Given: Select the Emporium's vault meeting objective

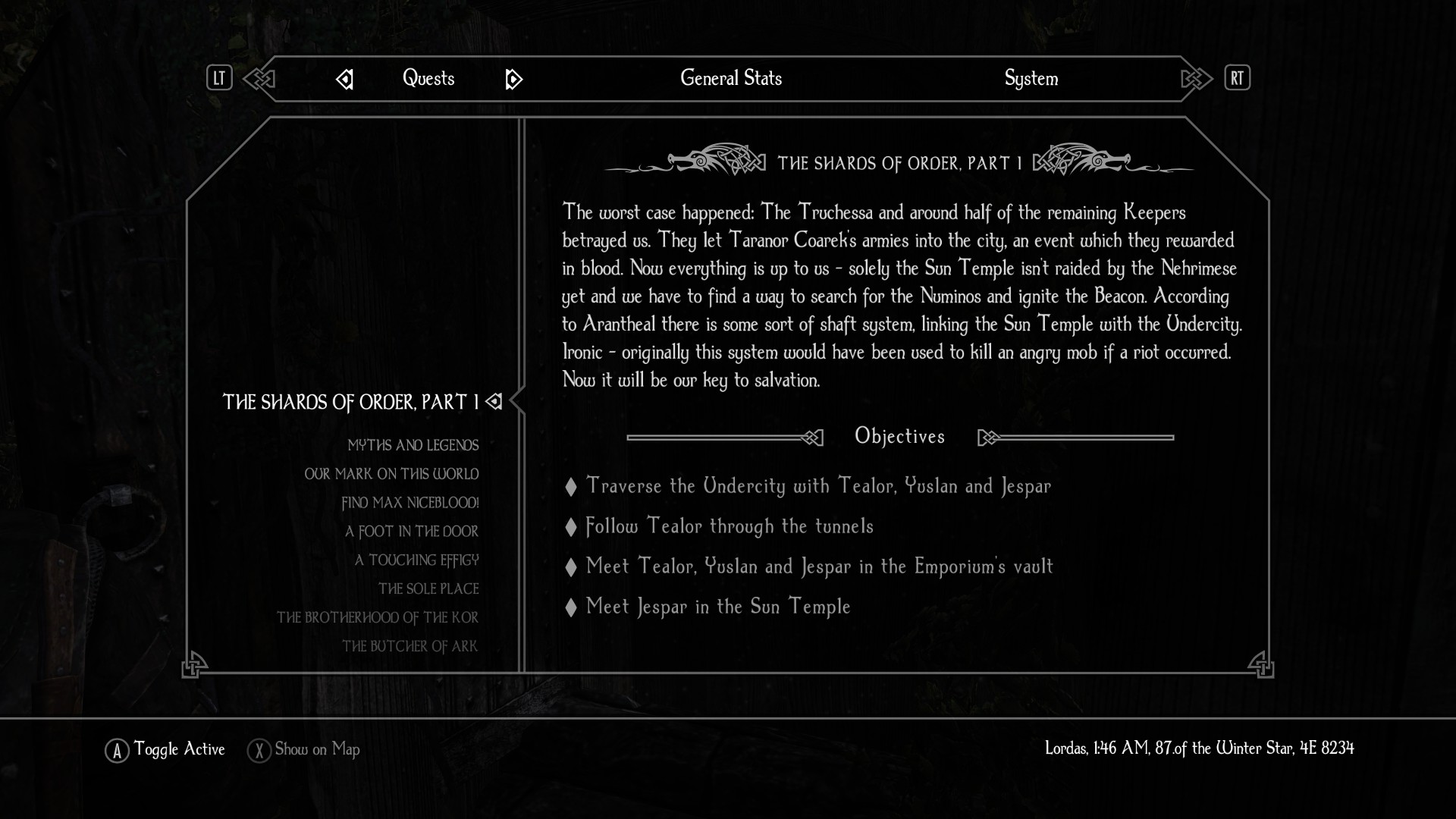Looking at the screenshot, I should [819, 566].
